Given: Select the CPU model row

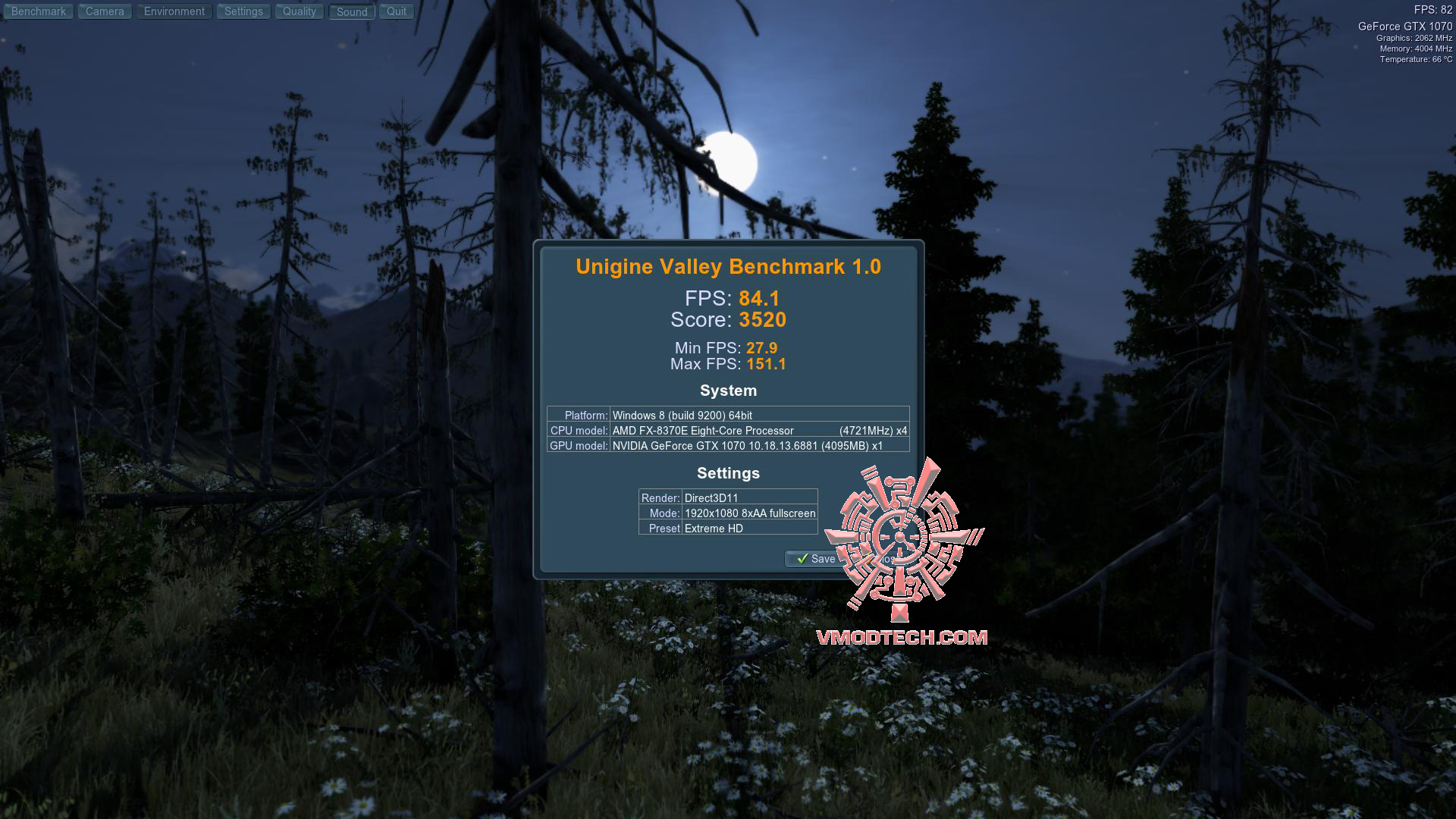Looking at the screenshot, I should pyautogui.click(x=728, y=430).
